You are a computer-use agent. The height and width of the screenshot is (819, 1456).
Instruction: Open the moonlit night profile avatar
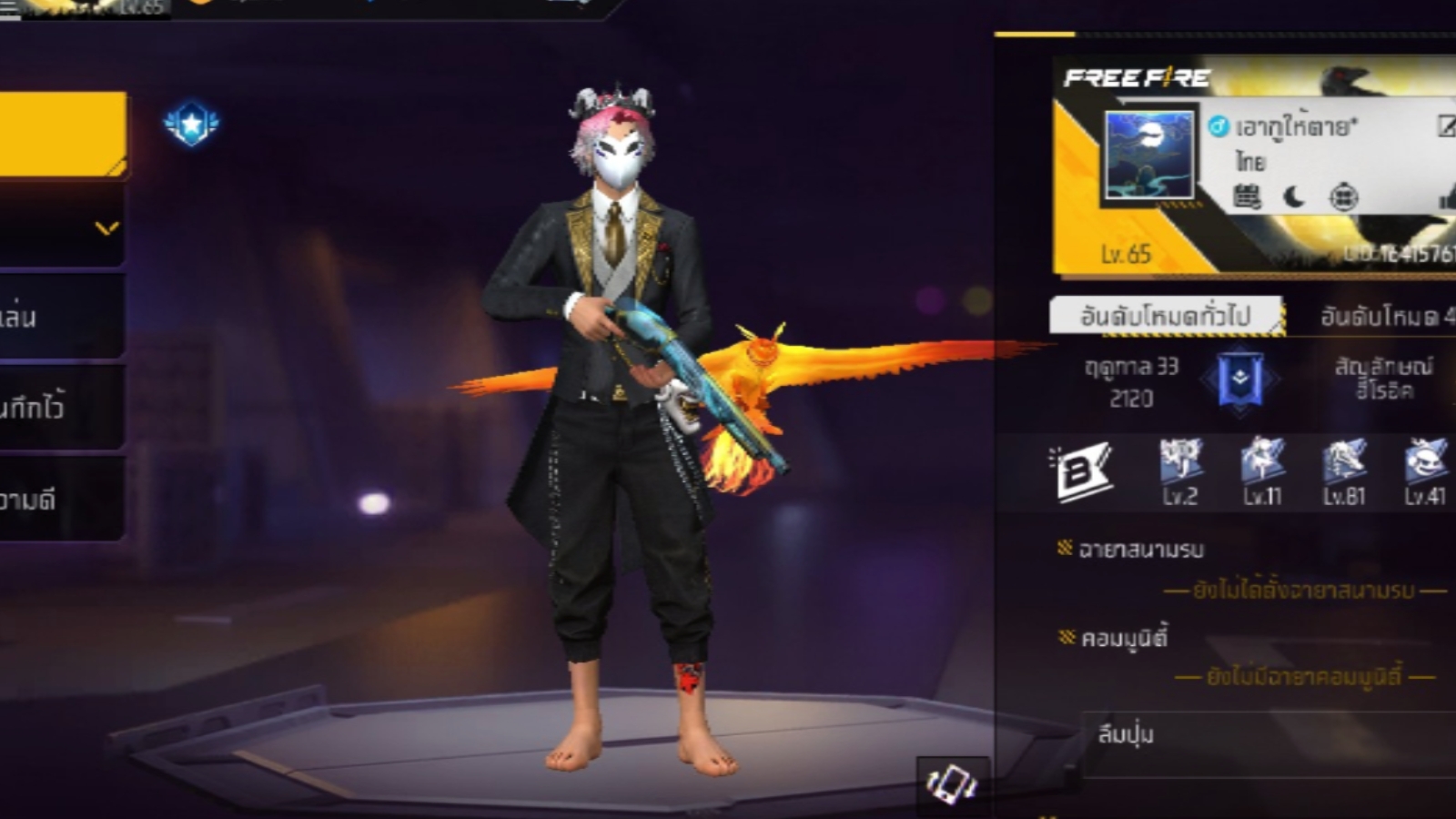pyautogui.click(x=1148, y=155)
